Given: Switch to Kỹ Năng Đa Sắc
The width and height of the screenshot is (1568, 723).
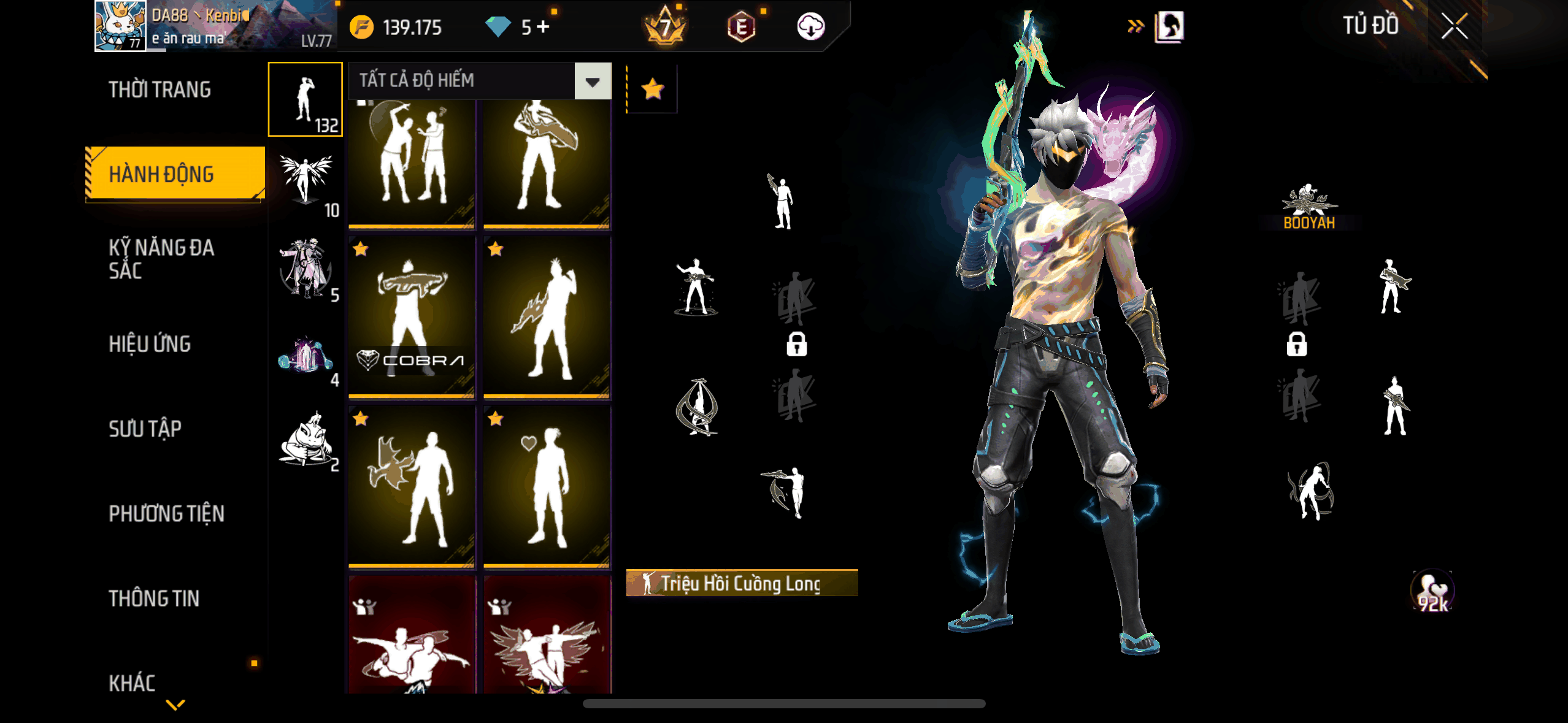Looking at the screenshot, I should click(x=161, y=259).
